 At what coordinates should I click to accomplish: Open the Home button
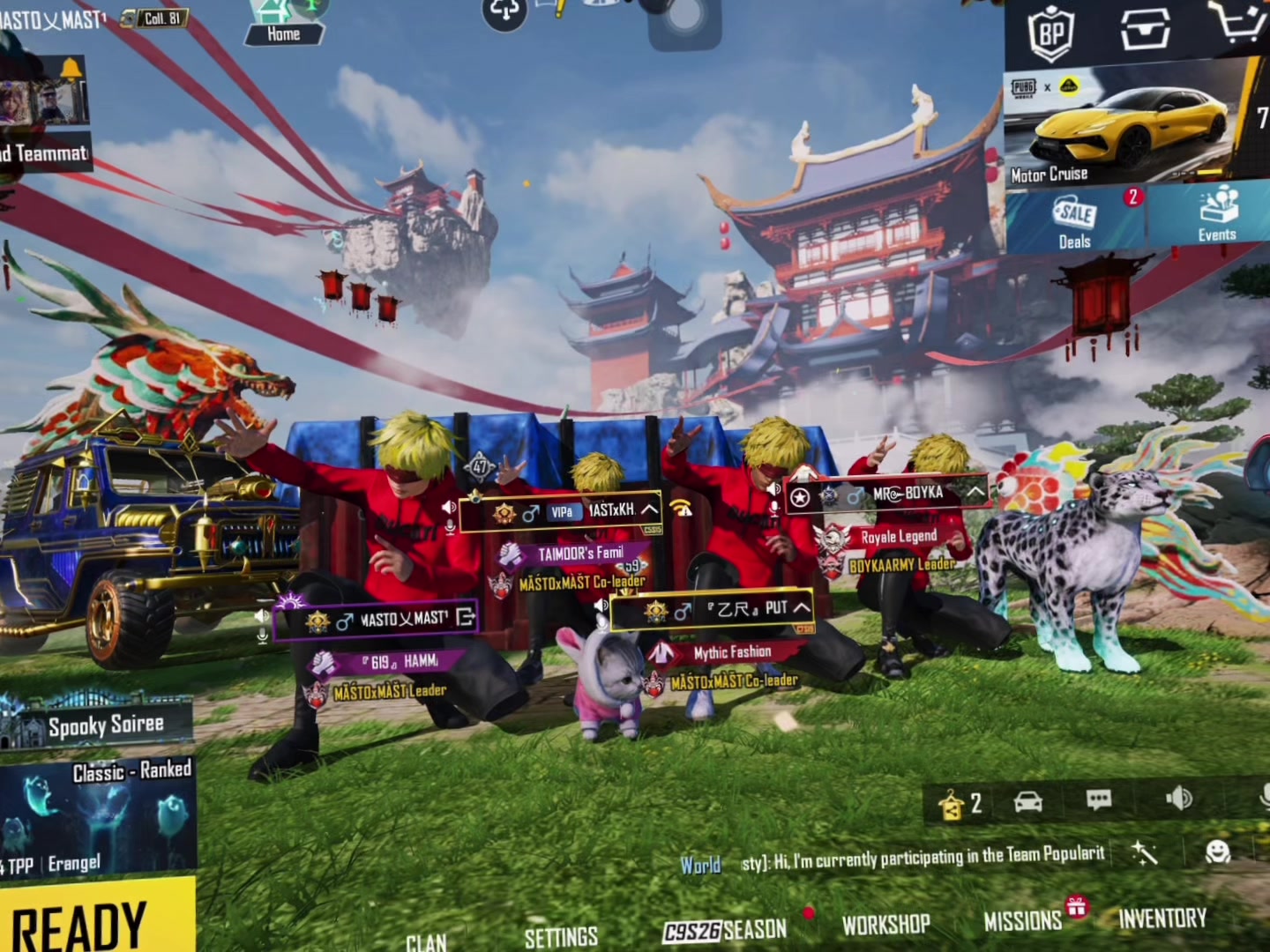[x=283, y=24]
